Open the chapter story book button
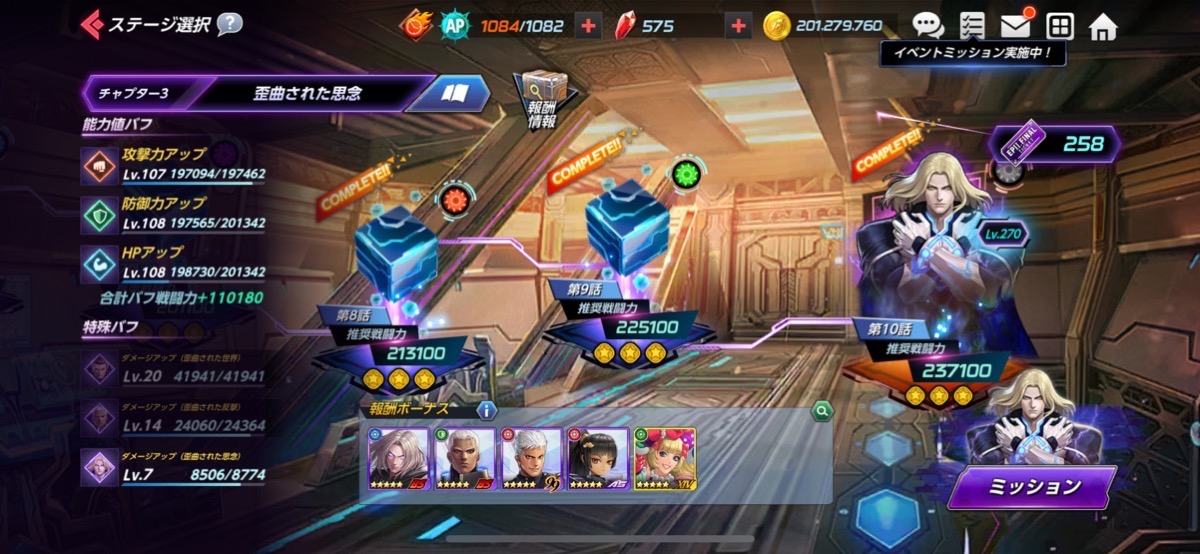Image resolution: width=1200 pixels, height=554 pixels. pyautogui.click(x=456, y=93)
